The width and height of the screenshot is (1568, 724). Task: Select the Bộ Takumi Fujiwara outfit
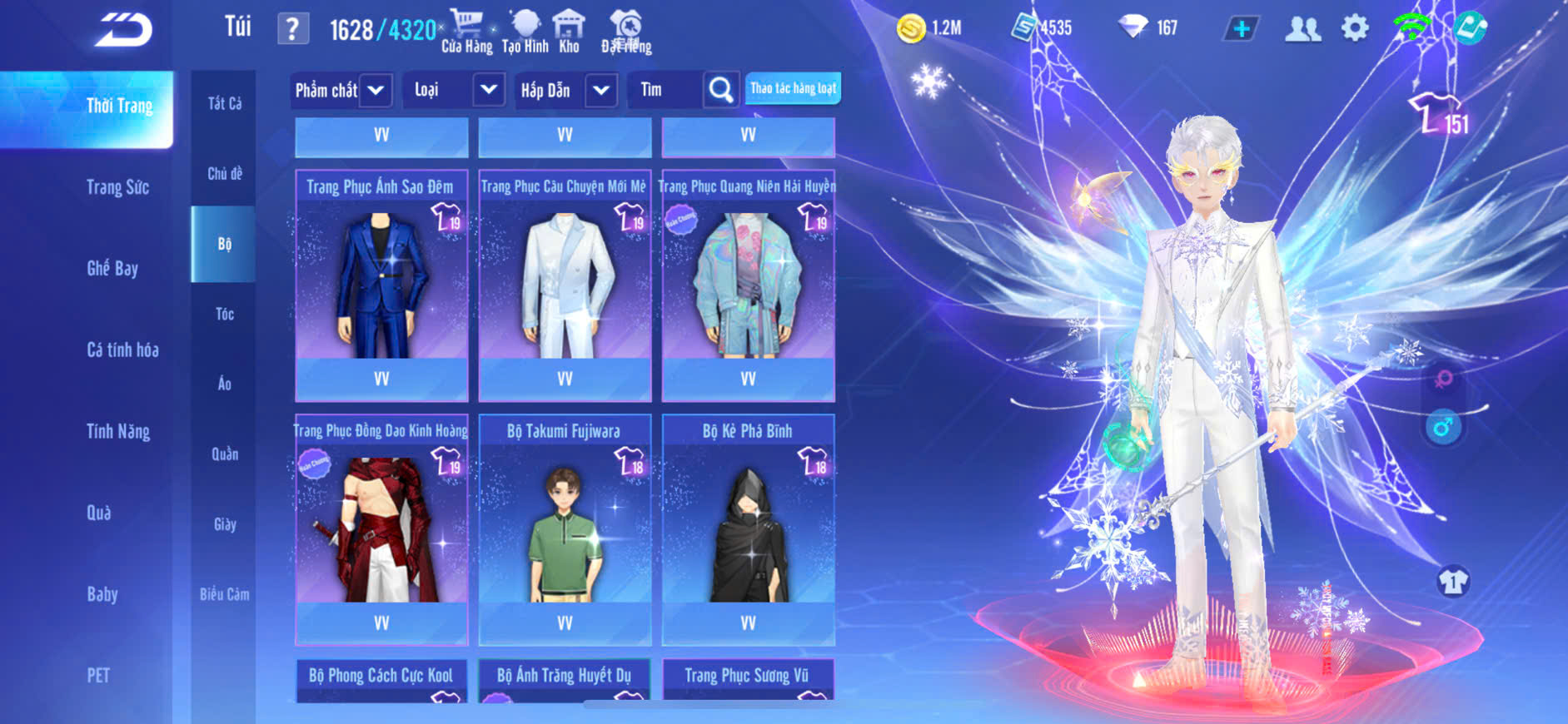coord(565,524)
